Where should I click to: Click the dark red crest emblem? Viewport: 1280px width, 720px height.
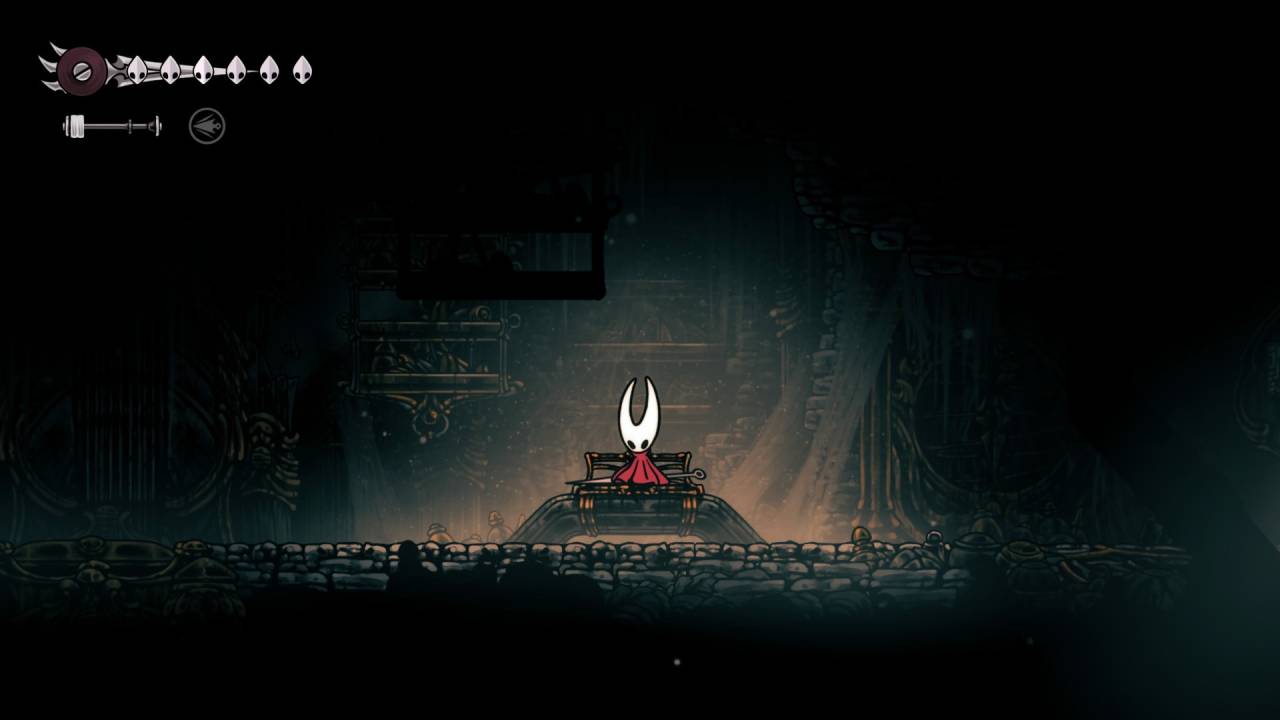point(81,70)
